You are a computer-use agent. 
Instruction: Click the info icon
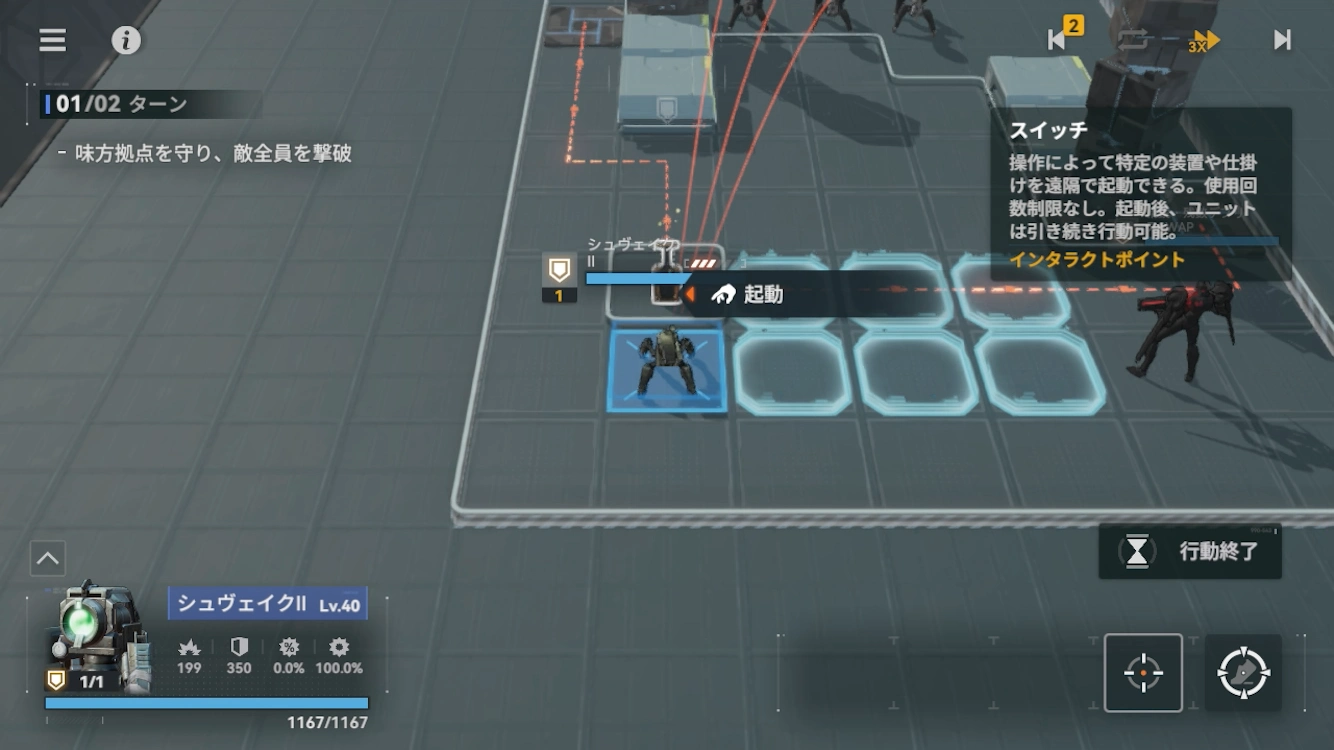(x=124, y=40)
